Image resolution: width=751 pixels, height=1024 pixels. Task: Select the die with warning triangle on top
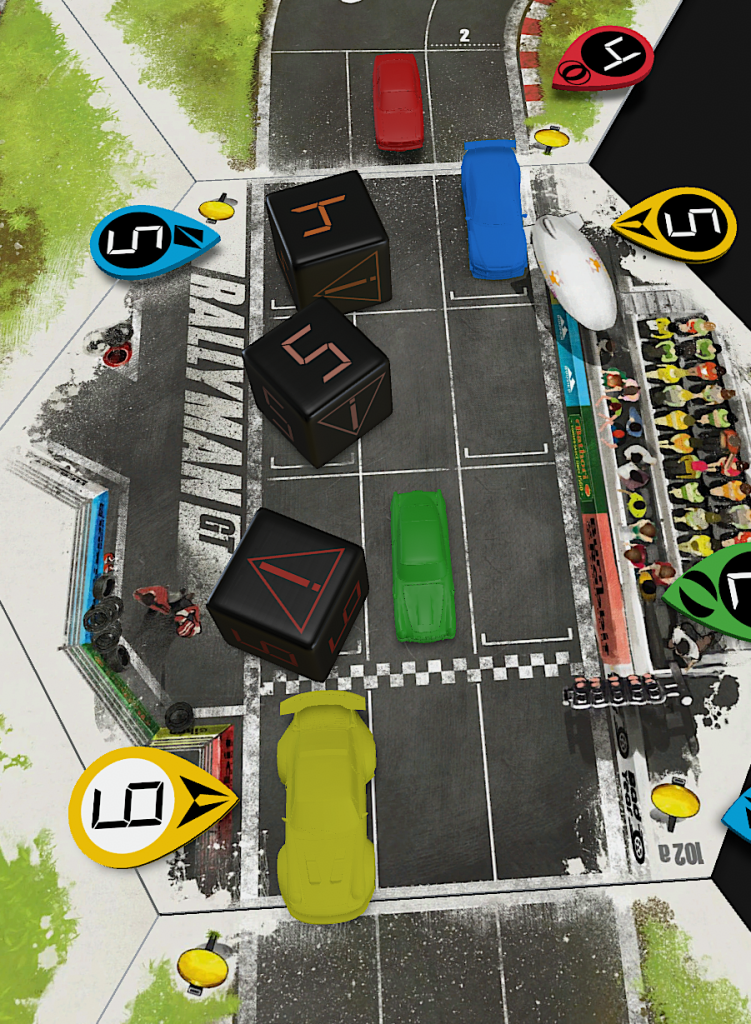click(290, 592)
